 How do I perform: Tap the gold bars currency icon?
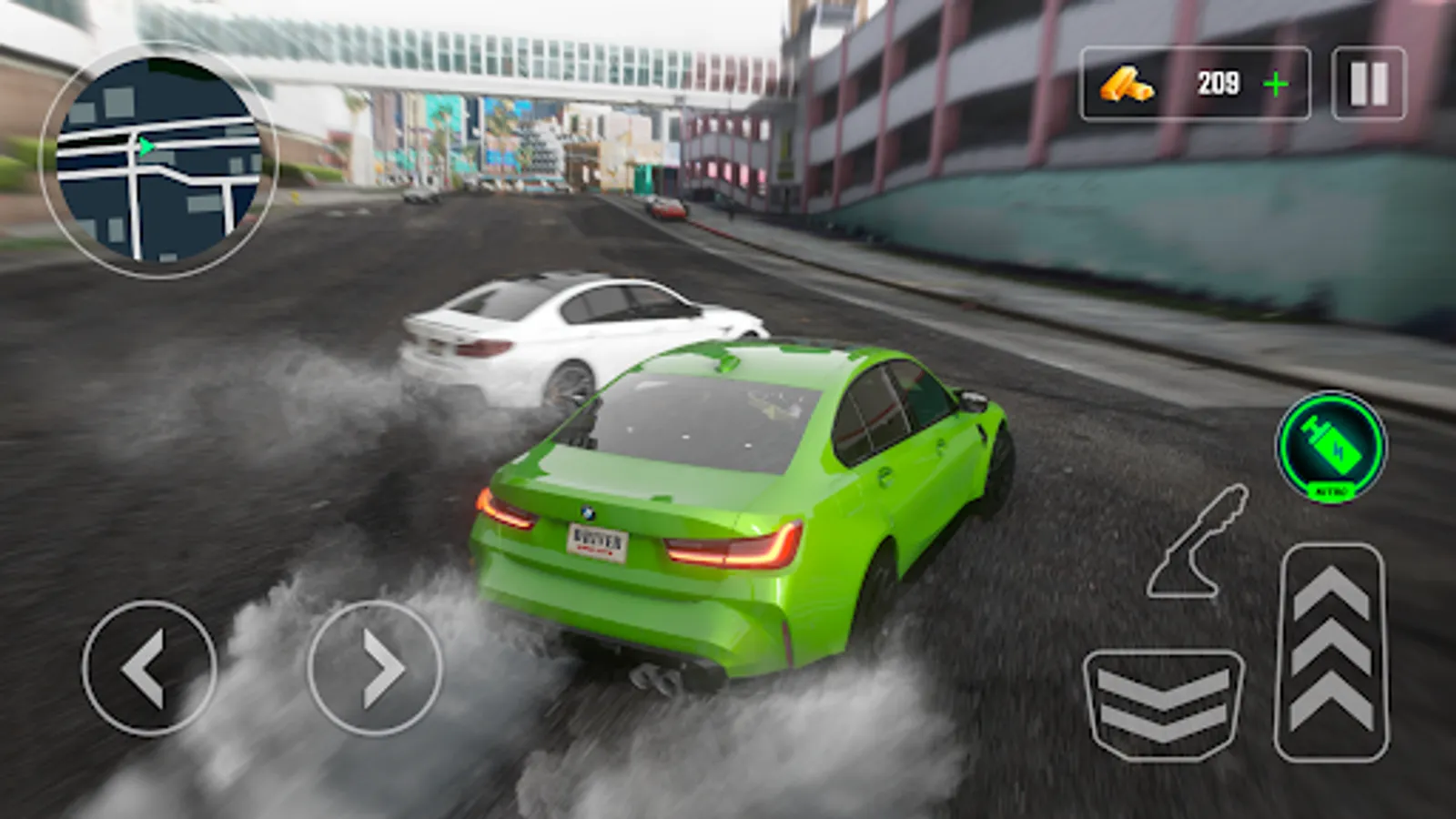(1126, 84)
